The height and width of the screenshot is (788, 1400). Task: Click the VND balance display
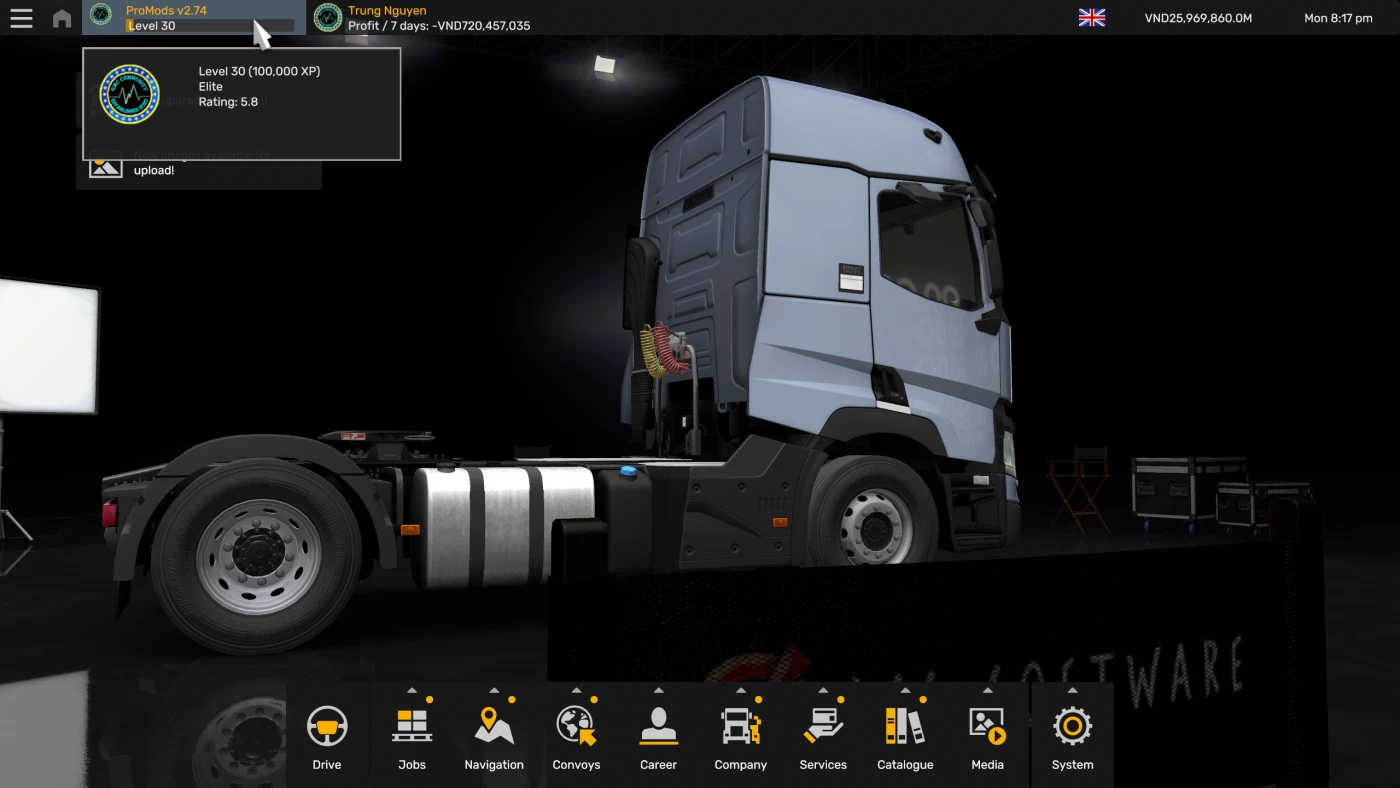coord(1198,17)
